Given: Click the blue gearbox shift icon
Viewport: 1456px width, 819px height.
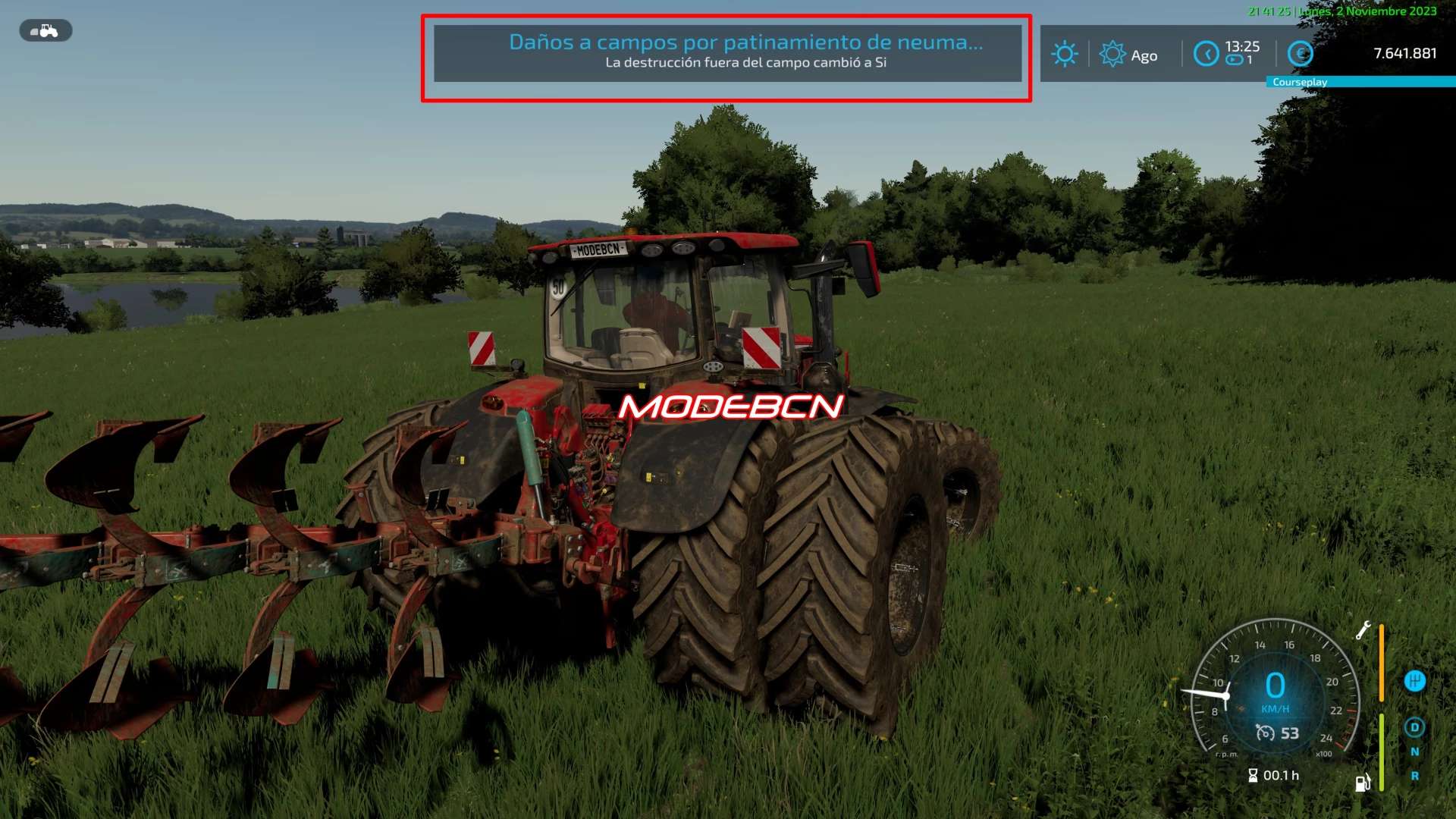Looking at the screenshot, I should coord(1414,681).
